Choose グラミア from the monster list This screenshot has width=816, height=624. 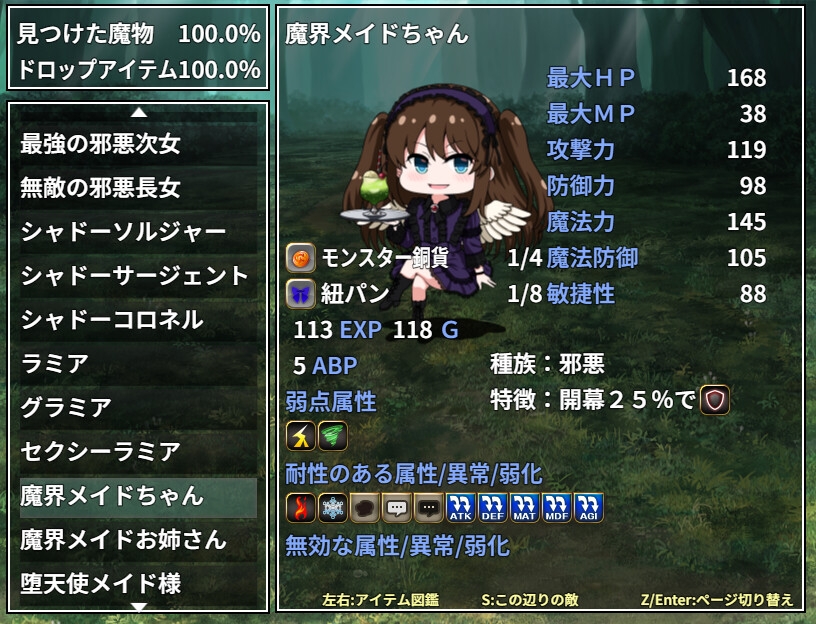pyautogui.click(x=138, y=408)
